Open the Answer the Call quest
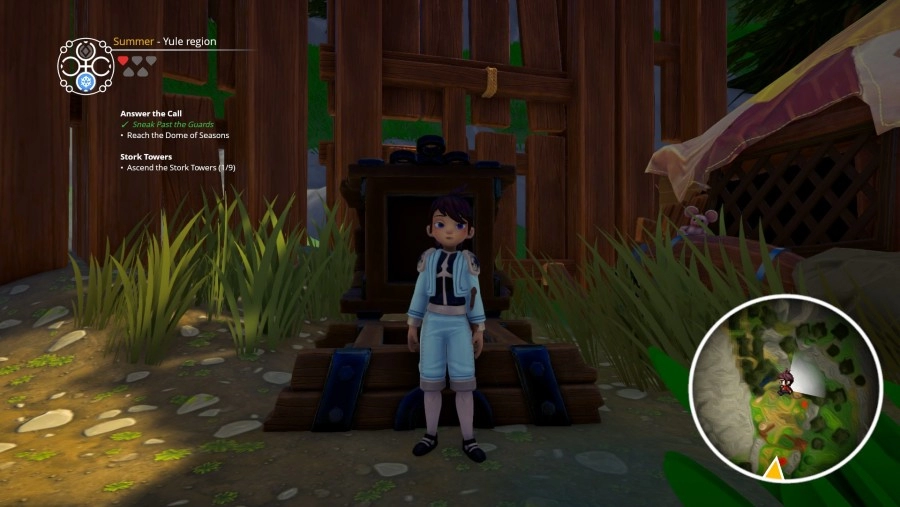 coord(151,113)
